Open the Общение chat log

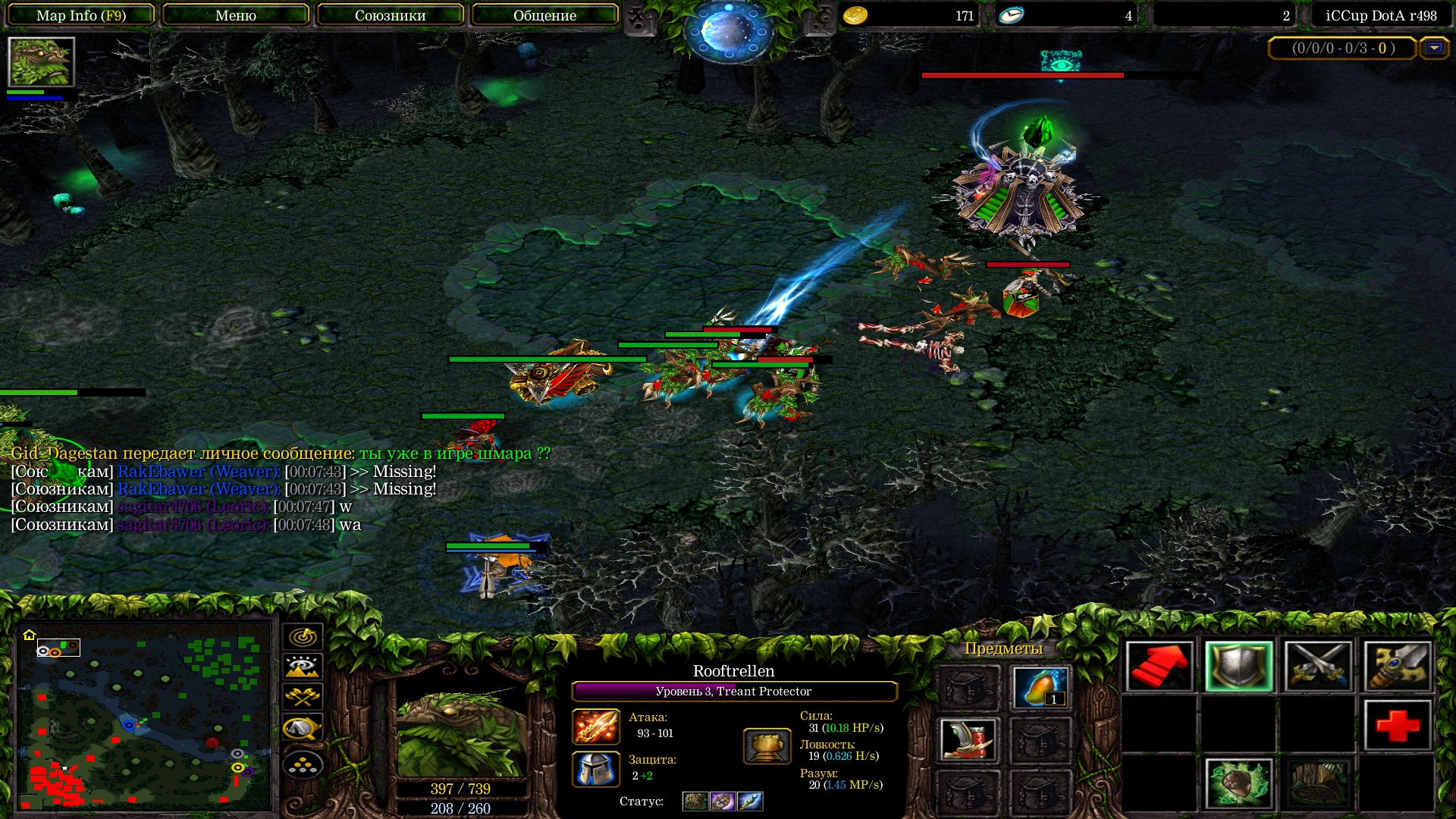(x=544, y=15)
